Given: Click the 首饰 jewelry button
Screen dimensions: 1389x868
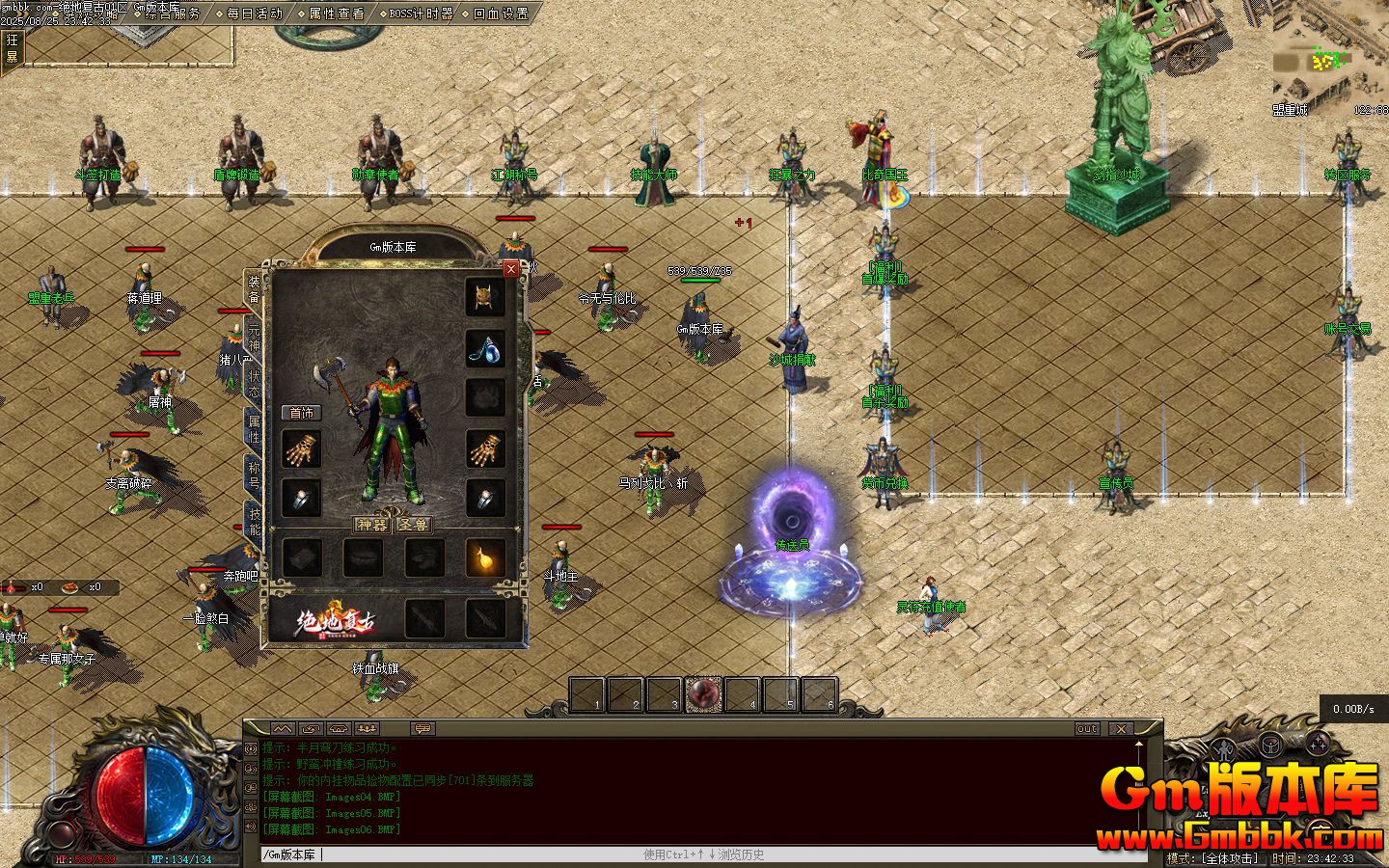Looking at the screenshot, I should click(x=302, y=413).
